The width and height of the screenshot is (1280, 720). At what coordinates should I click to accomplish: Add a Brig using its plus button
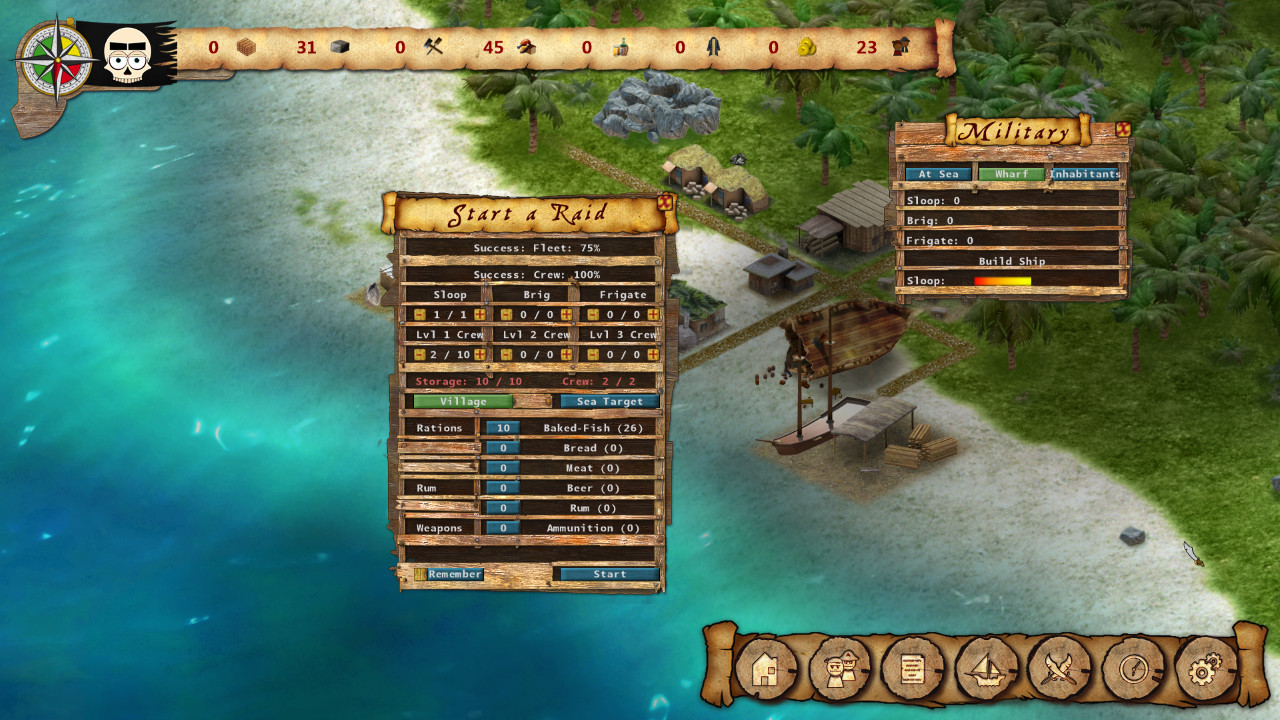pos(566,315)
